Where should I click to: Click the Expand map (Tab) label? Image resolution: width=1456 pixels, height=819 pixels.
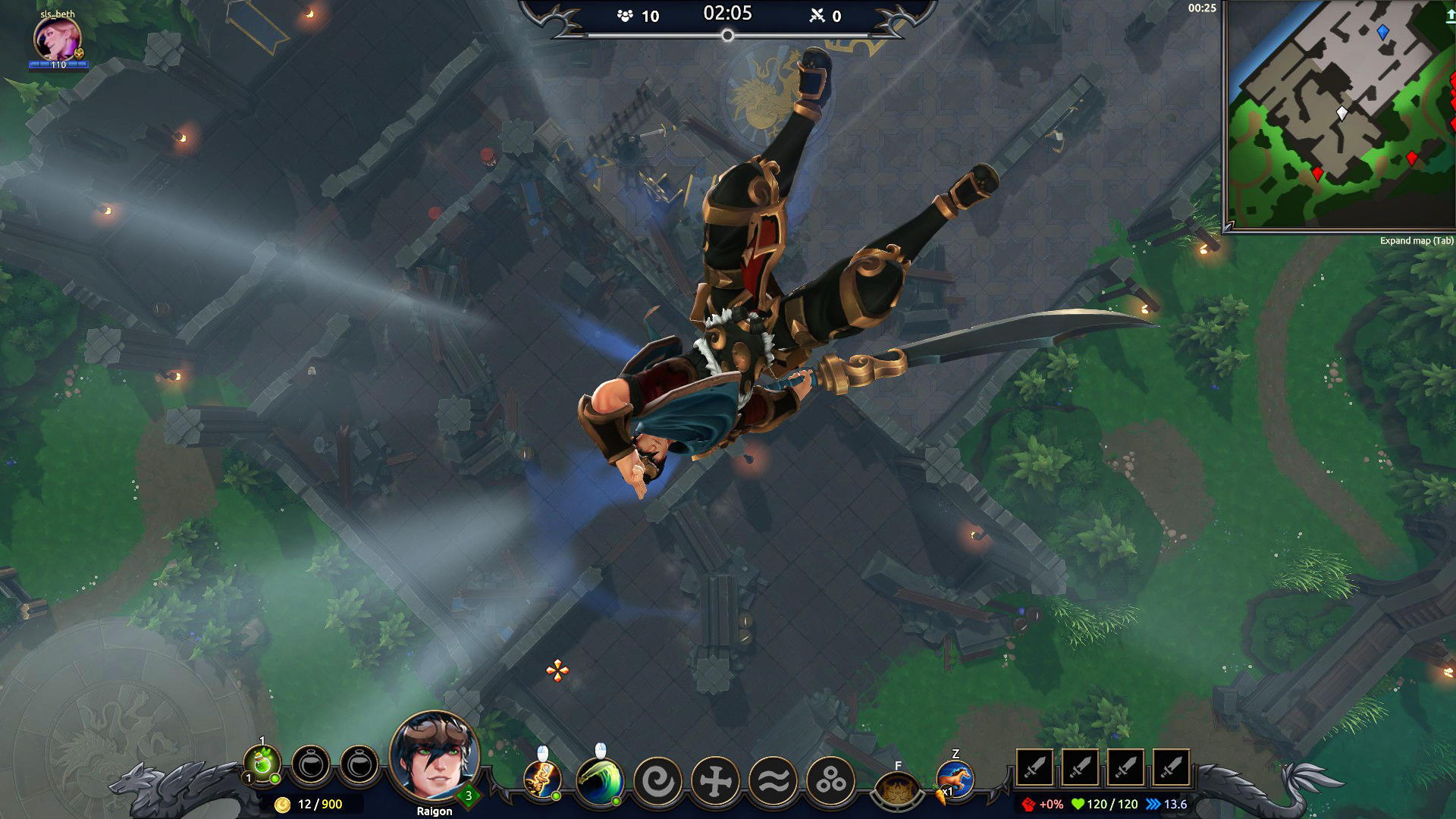tap(1417, 240)
